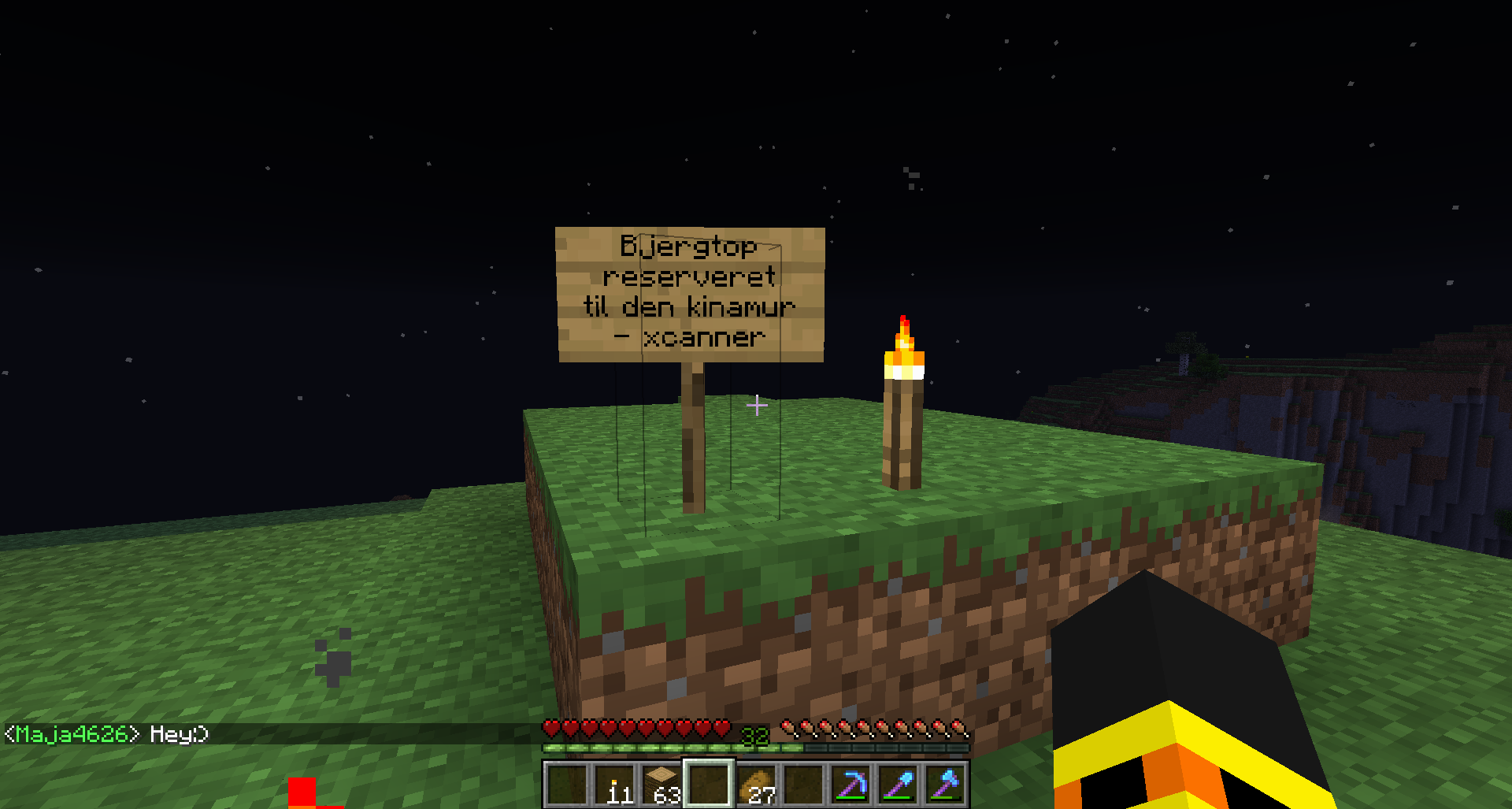
Task: Equip the diamond shovel from the hotbar
Action: click(899, 785)
